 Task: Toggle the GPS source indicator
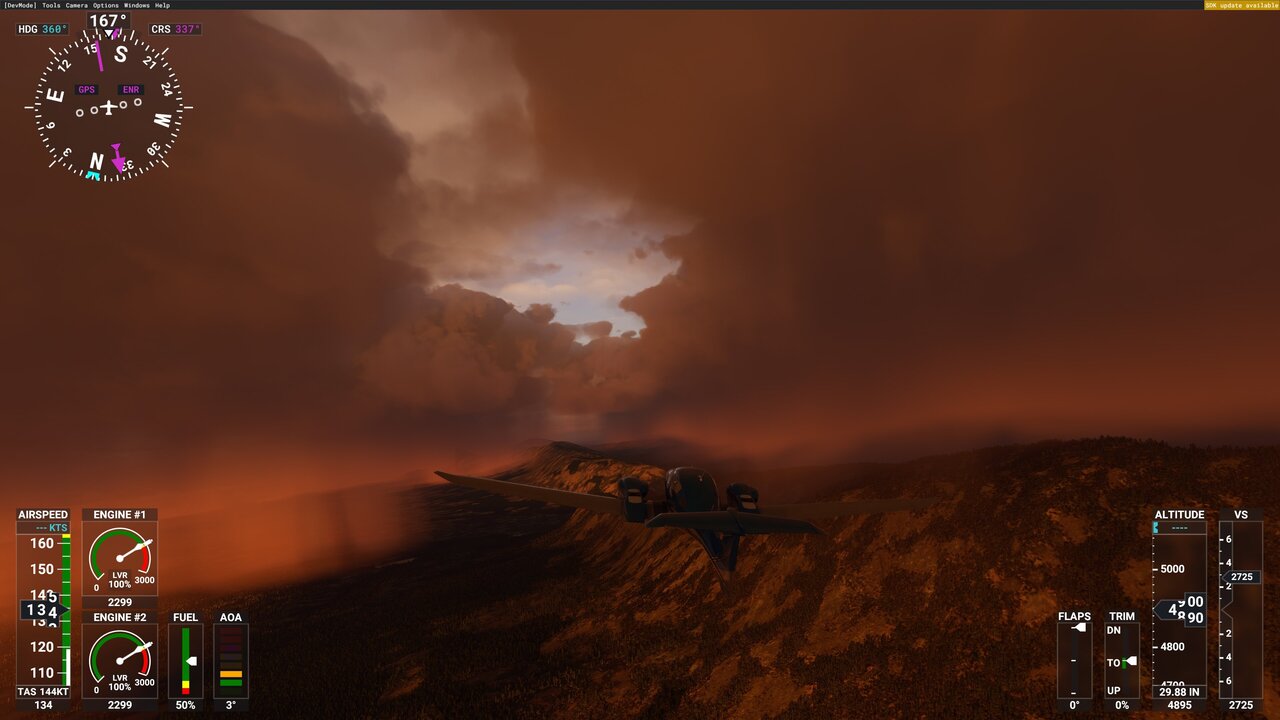[86, 89]
